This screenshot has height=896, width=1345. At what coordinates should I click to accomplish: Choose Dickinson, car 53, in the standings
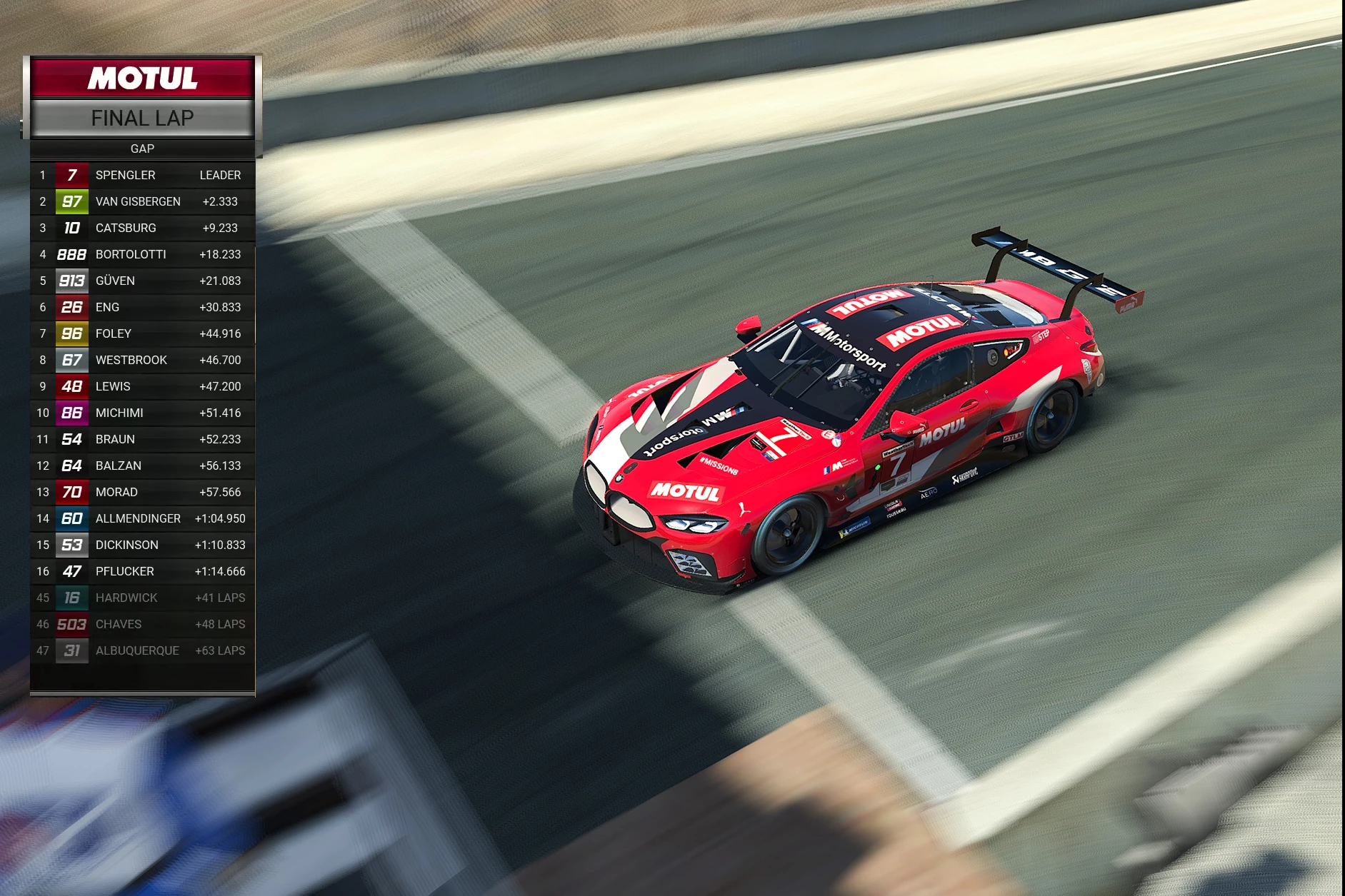pyautogui.click(x=142, y=545)
